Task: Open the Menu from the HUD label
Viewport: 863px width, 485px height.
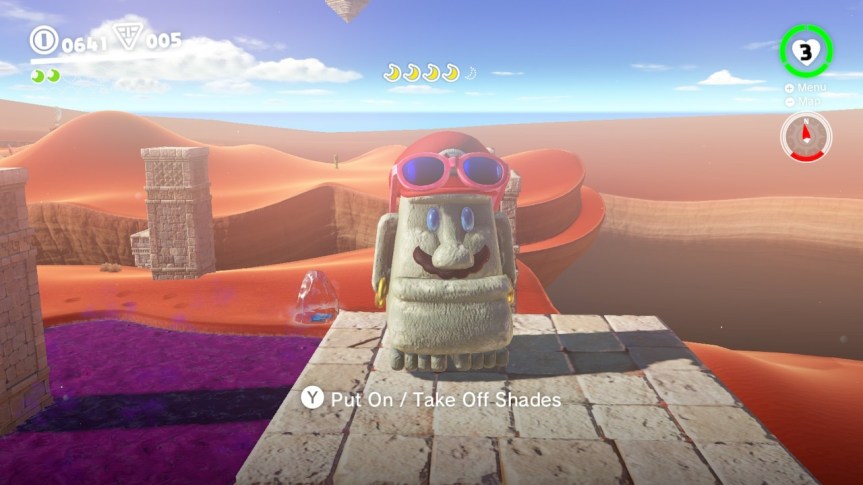Action: [810, 88]
